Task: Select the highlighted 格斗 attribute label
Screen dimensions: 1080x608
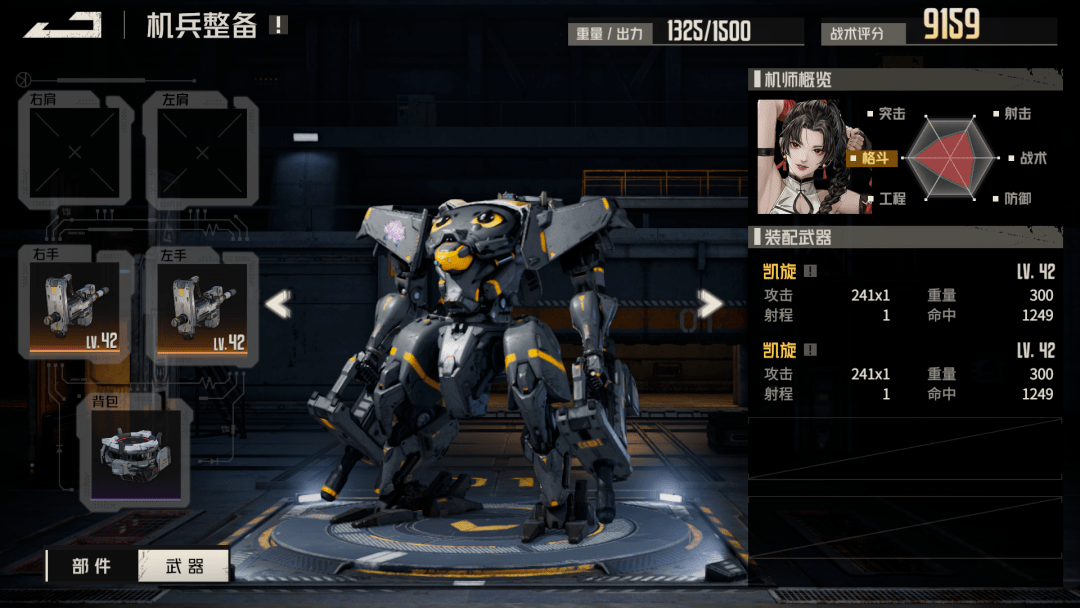Action: (x=873, y=158)
